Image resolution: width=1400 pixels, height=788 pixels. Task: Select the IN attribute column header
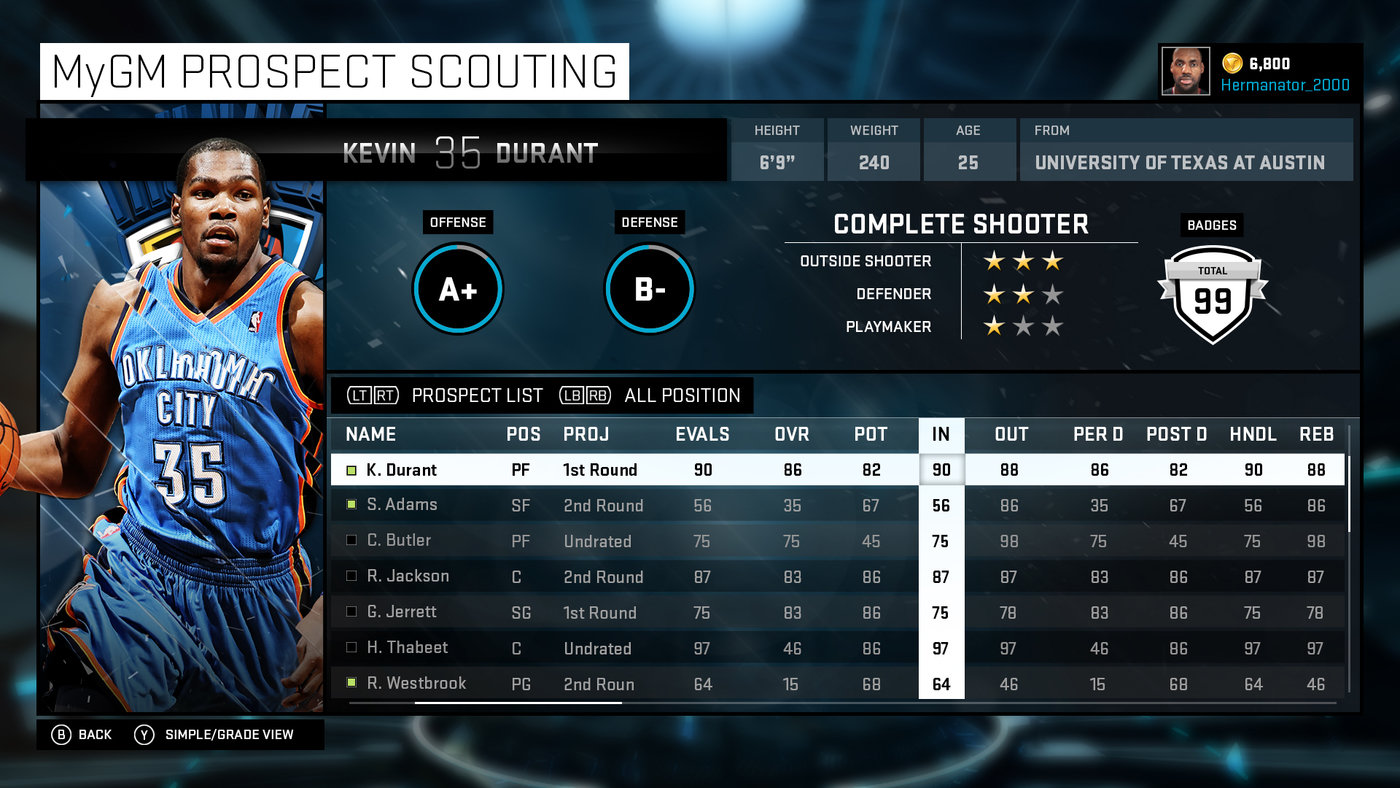tap(941, 434)
